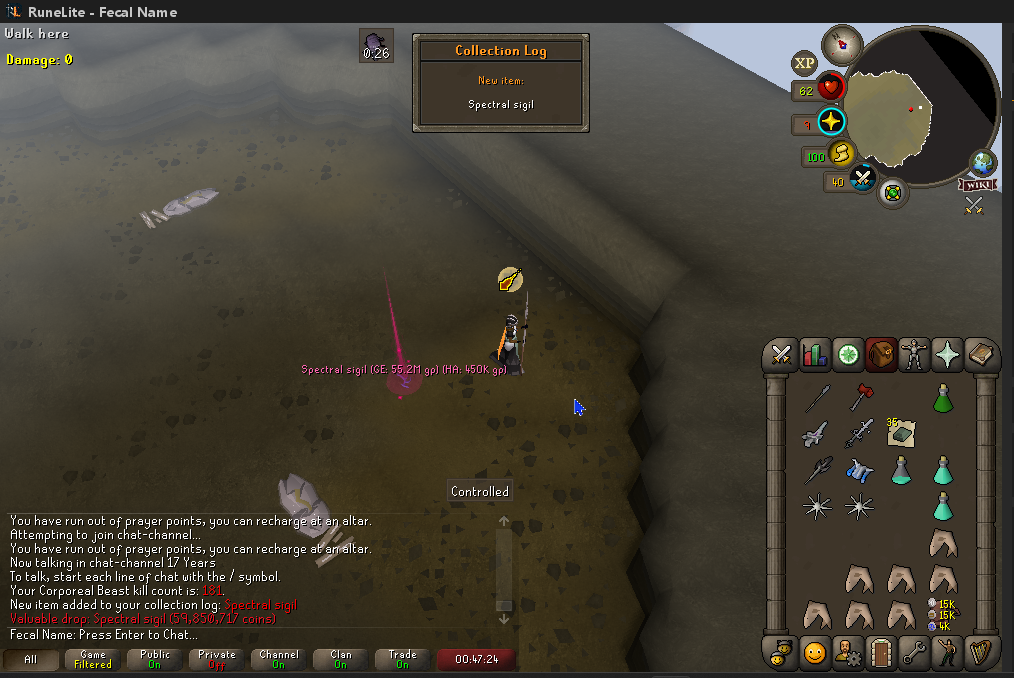Drink the green potion in the inventory
1014x678 pixels.
tap(941, 398)
